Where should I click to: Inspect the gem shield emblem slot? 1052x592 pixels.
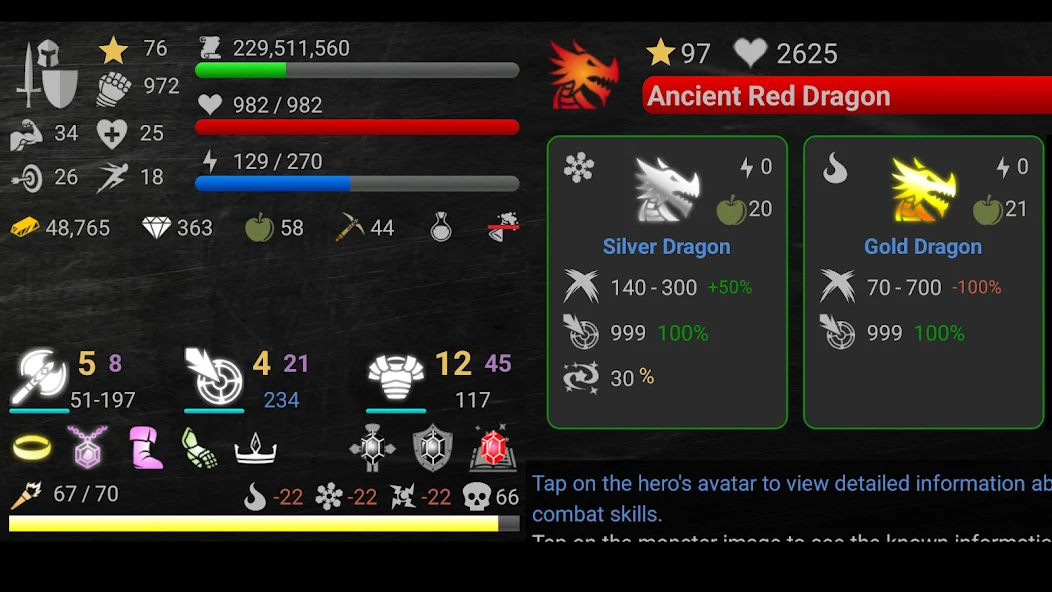(433, 449)
